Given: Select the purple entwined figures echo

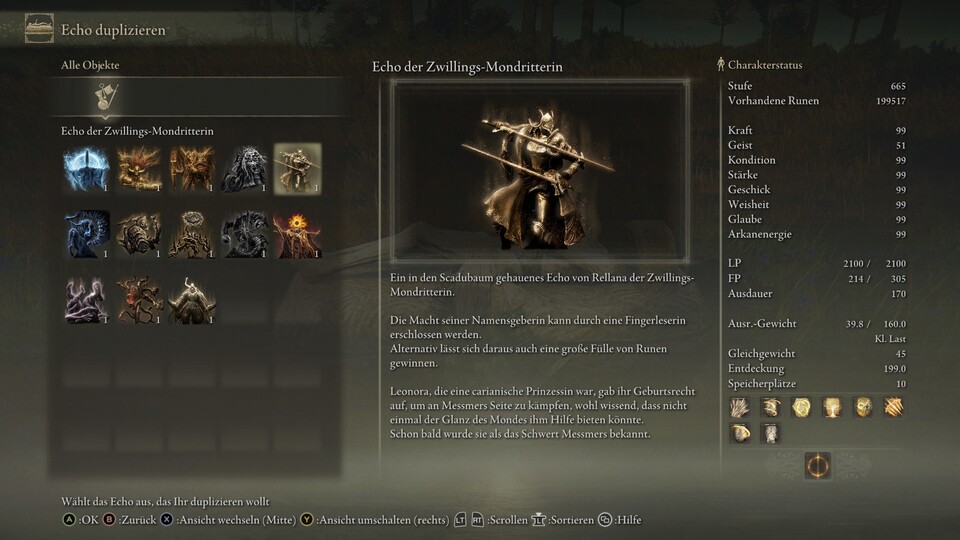Looking at the screenshot, I should coord(85,299).
